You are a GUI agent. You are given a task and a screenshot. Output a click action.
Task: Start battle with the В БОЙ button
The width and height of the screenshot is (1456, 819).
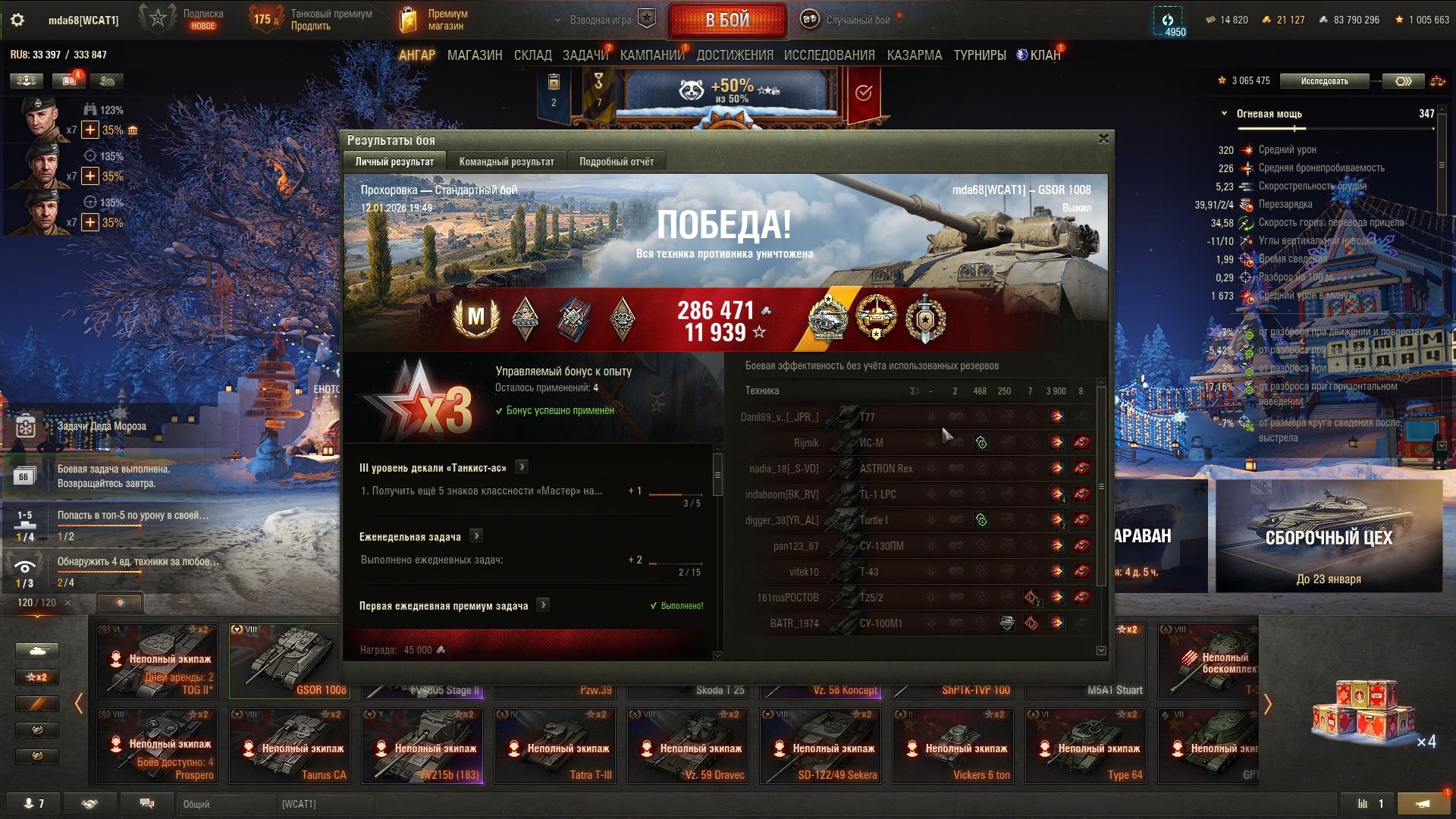(727, 20)
